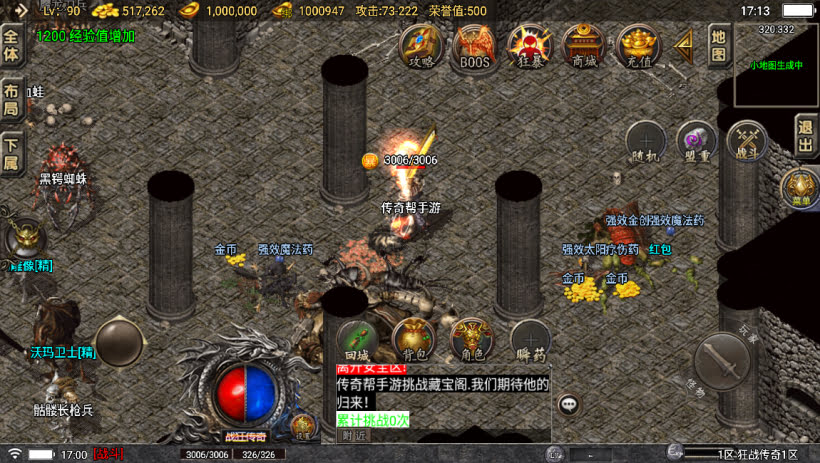Viewport: 820px width, 463px height.
Task: Use the 盟重 teleport scroll icon
Action: point(696,140)
